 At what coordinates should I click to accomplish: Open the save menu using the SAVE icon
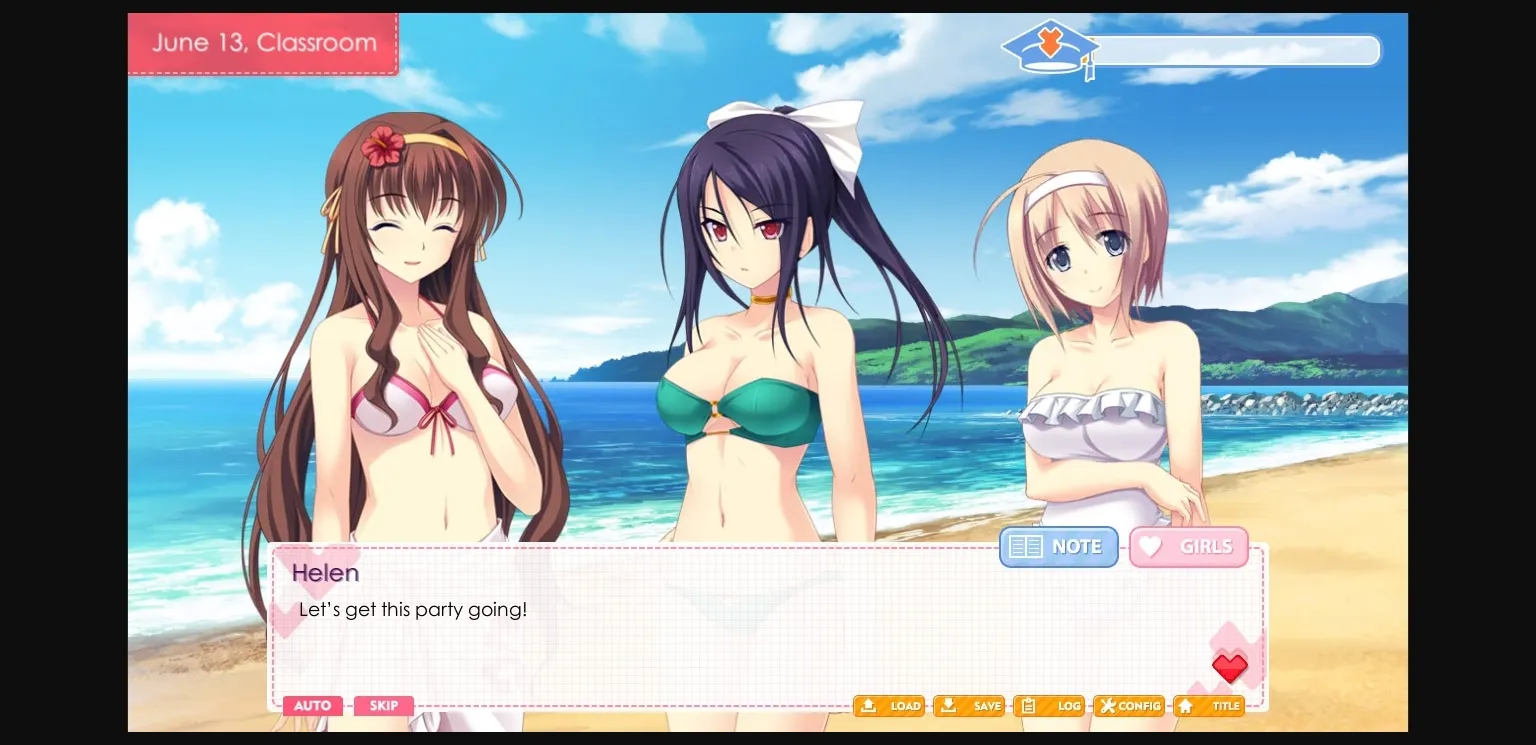coord(948,705)
